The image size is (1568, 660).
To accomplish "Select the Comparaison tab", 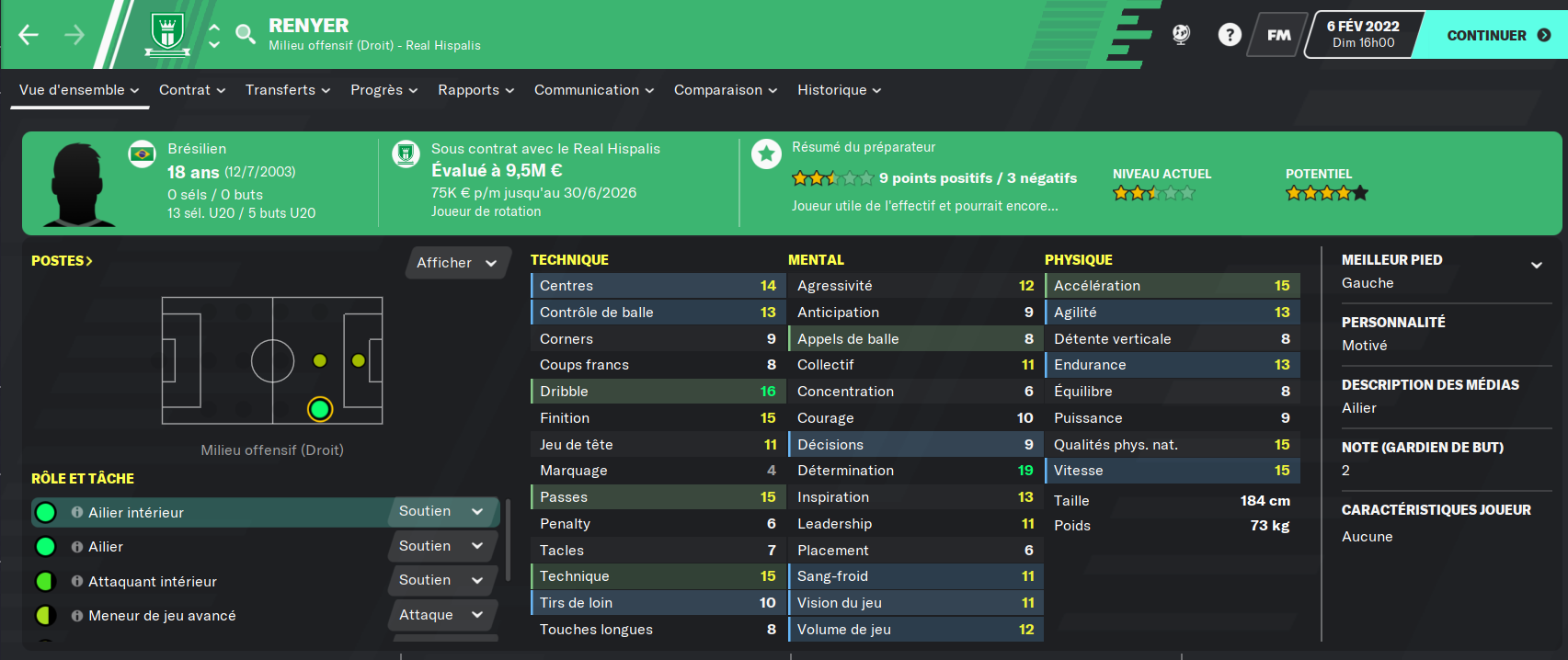I will tap(725, 90).
